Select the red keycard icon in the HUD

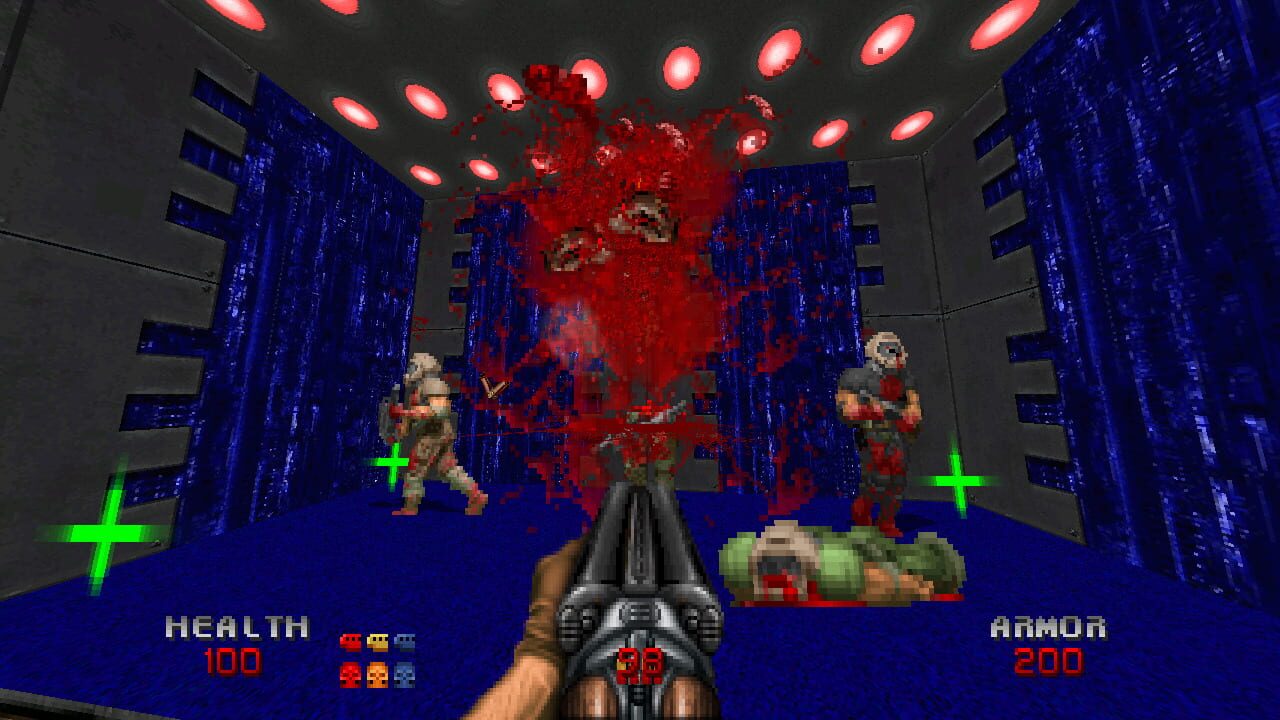point(351,641)
